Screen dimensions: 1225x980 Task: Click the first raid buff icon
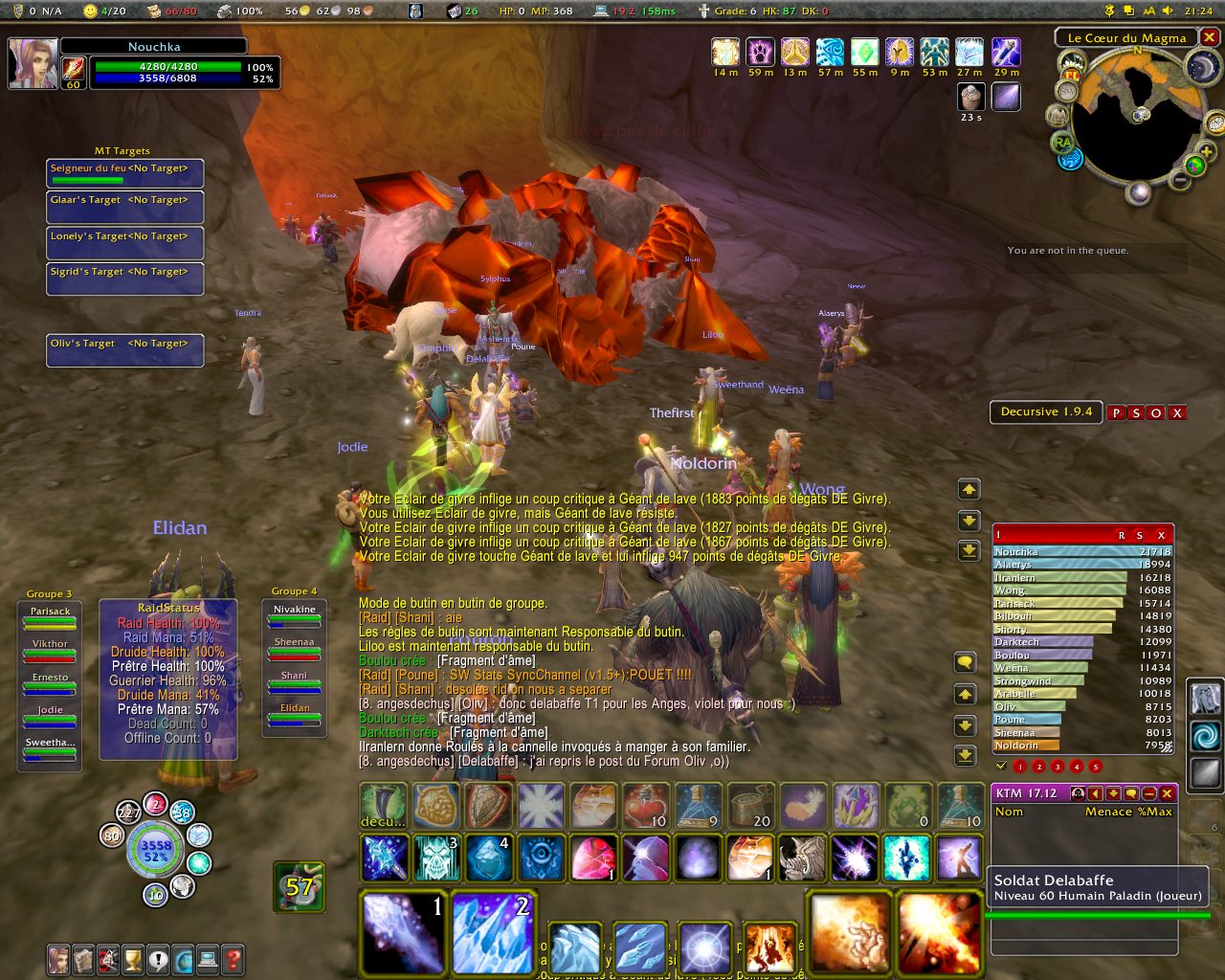pos(725,52)
